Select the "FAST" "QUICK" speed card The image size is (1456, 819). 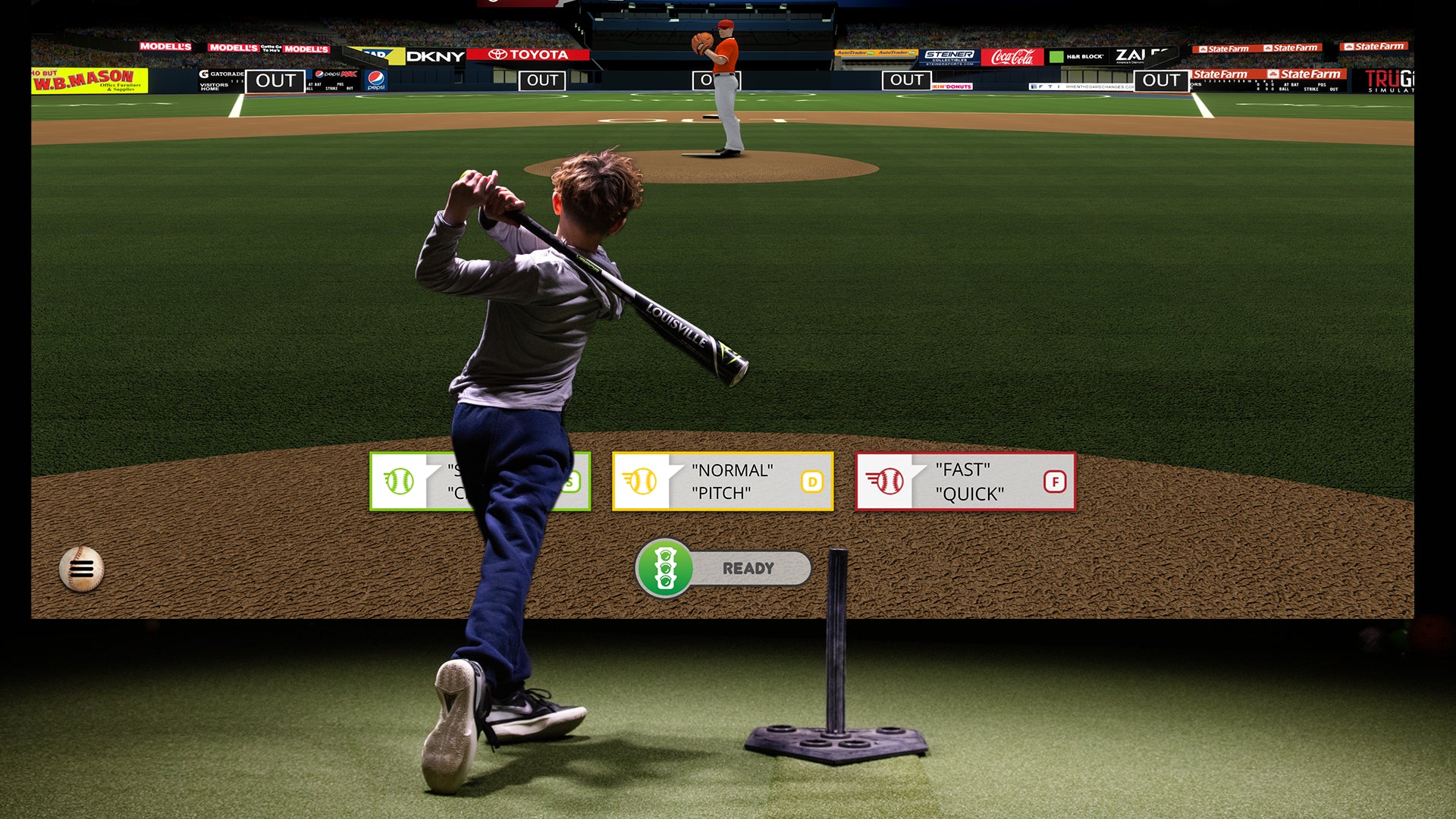pyautogui.click(x=965, y=482)
